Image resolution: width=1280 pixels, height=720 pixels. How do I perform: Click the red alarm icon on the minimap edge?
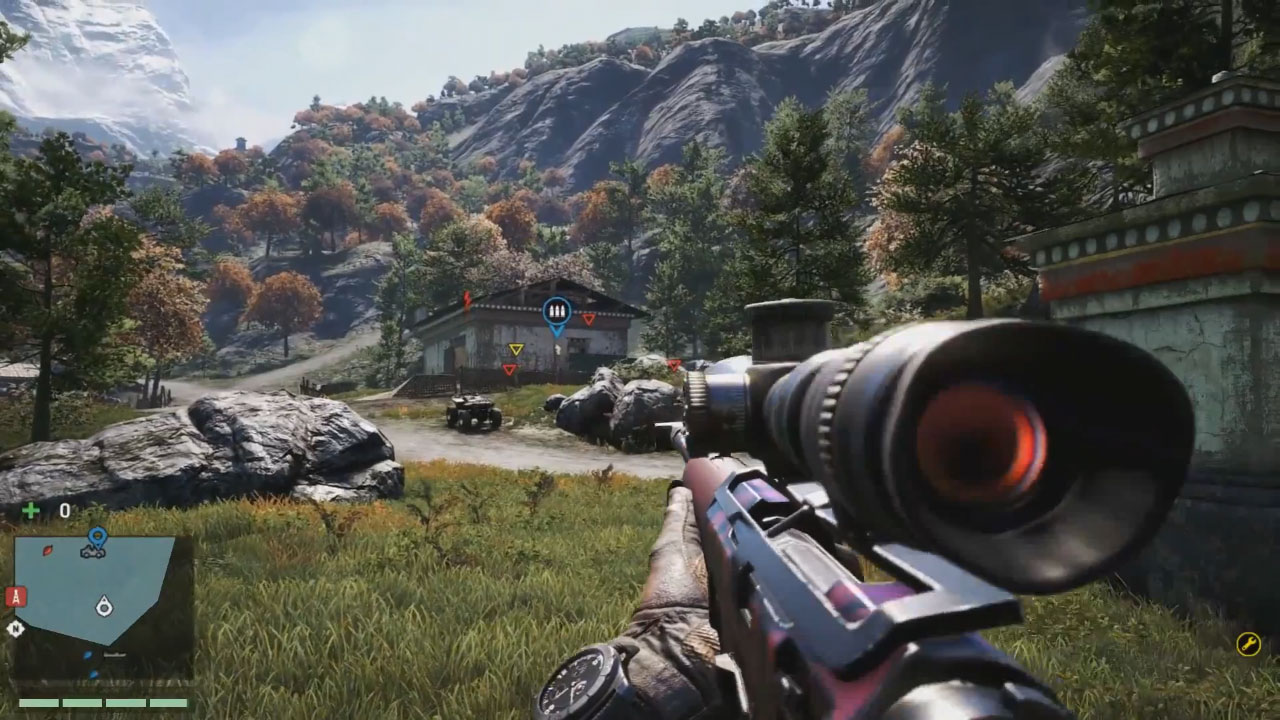click(14, 597)
